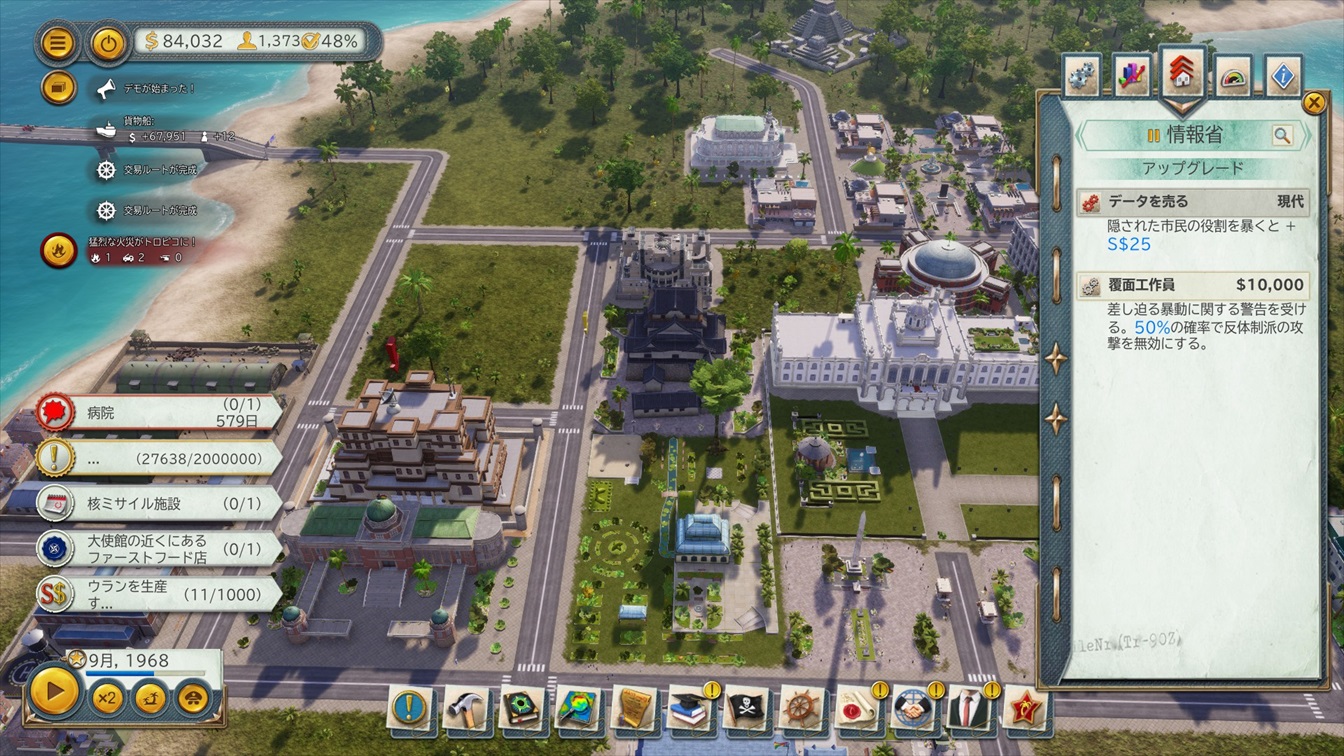Viewport: 1344px width, 756px height.
Task: Switch to the gears settings tab
Action: tap(1082, 77)
